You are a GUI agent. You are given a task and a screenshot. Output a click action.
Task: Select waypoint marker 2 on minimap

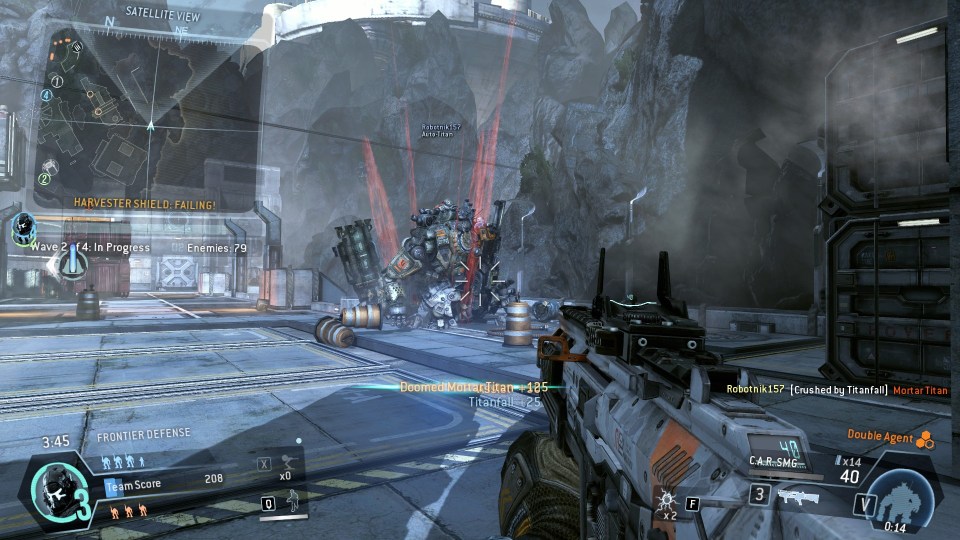click(x=45, y=179)
